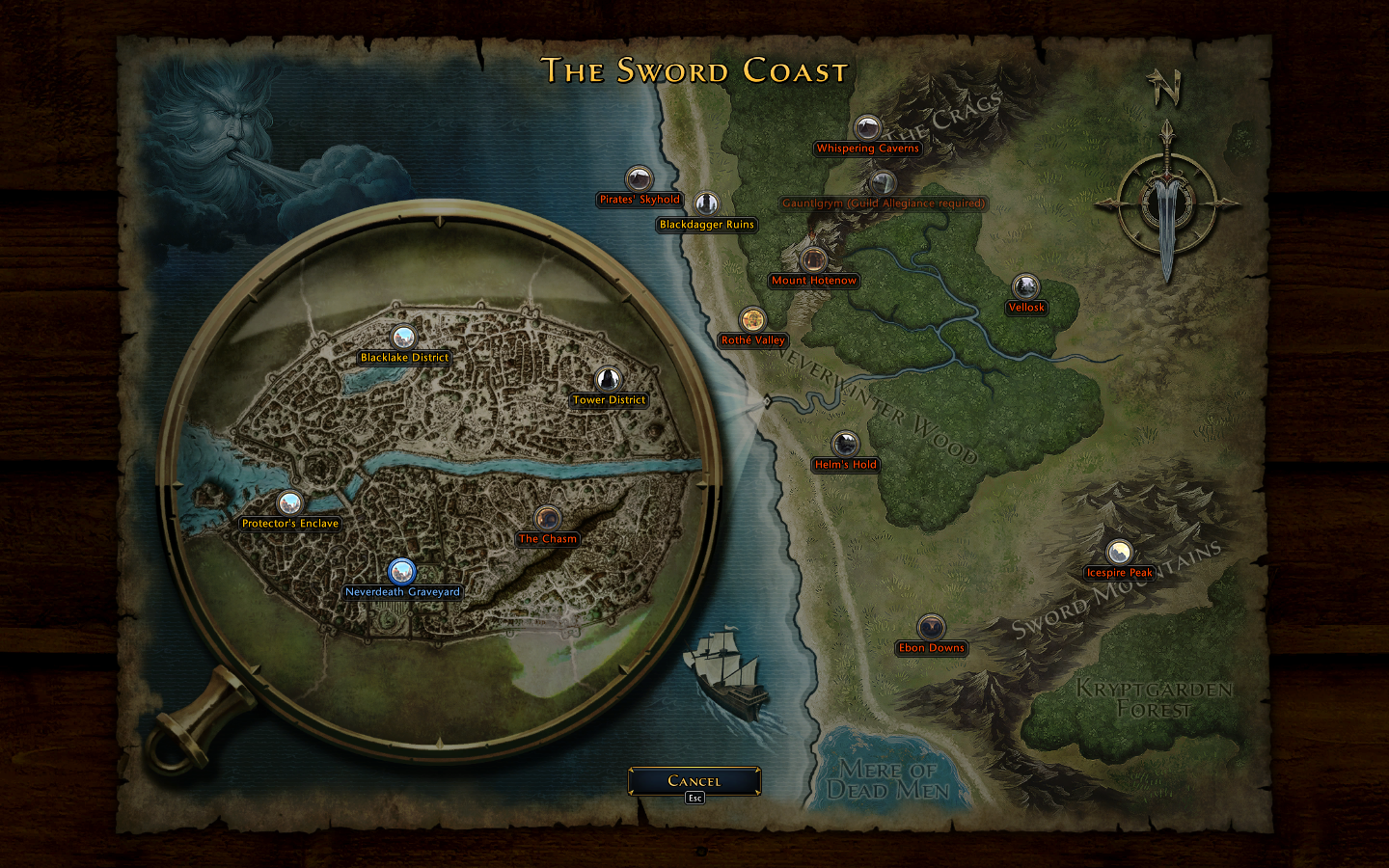The height and width of the screenshot is (868, 1389).
Task: Click the Esc key hint under Cancel
Action: click(x=695, y=797)
